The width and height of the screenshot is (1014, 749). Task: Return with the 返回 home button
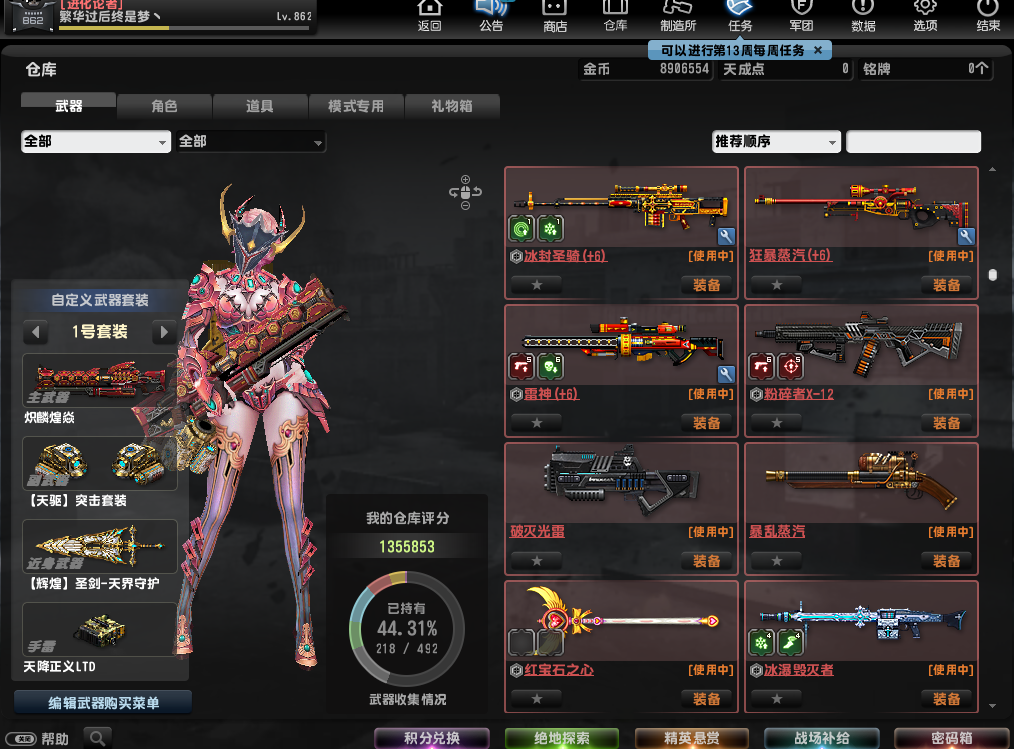(x=429, y=15)
